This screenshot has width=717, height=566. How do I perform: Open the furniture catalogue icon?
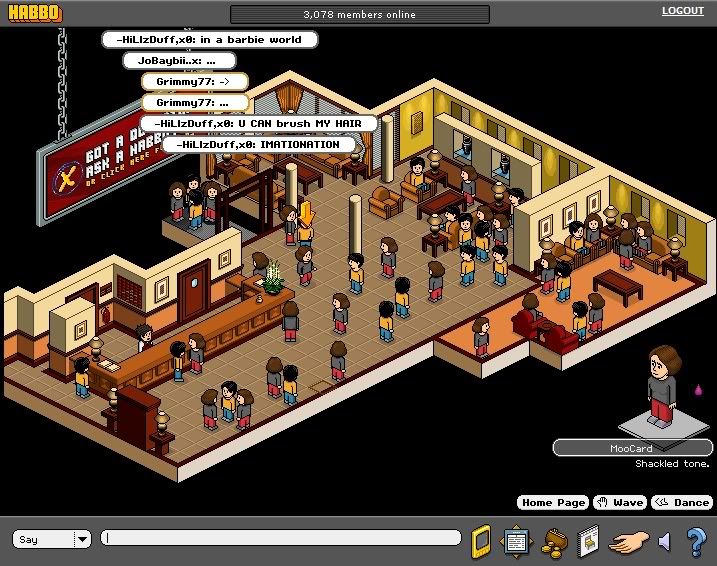point(588,540)
